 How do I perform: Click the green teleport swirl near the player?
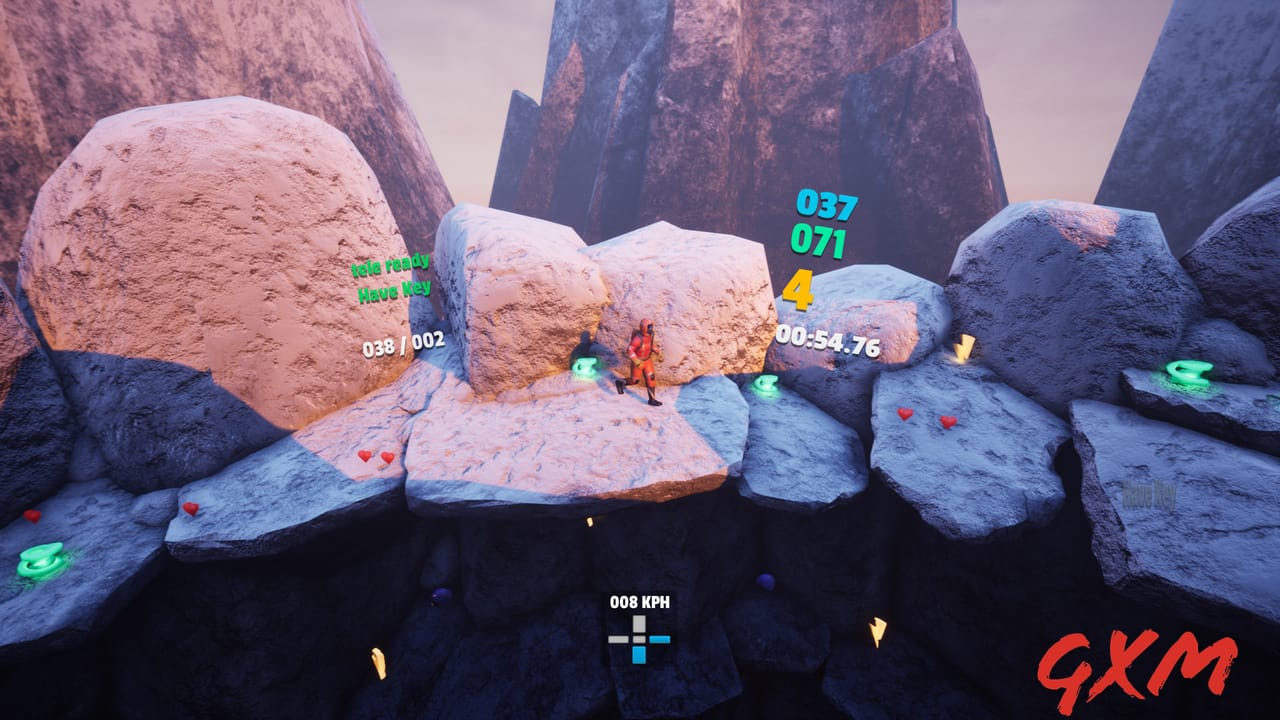pyautogui.click(x=586, y=368)
